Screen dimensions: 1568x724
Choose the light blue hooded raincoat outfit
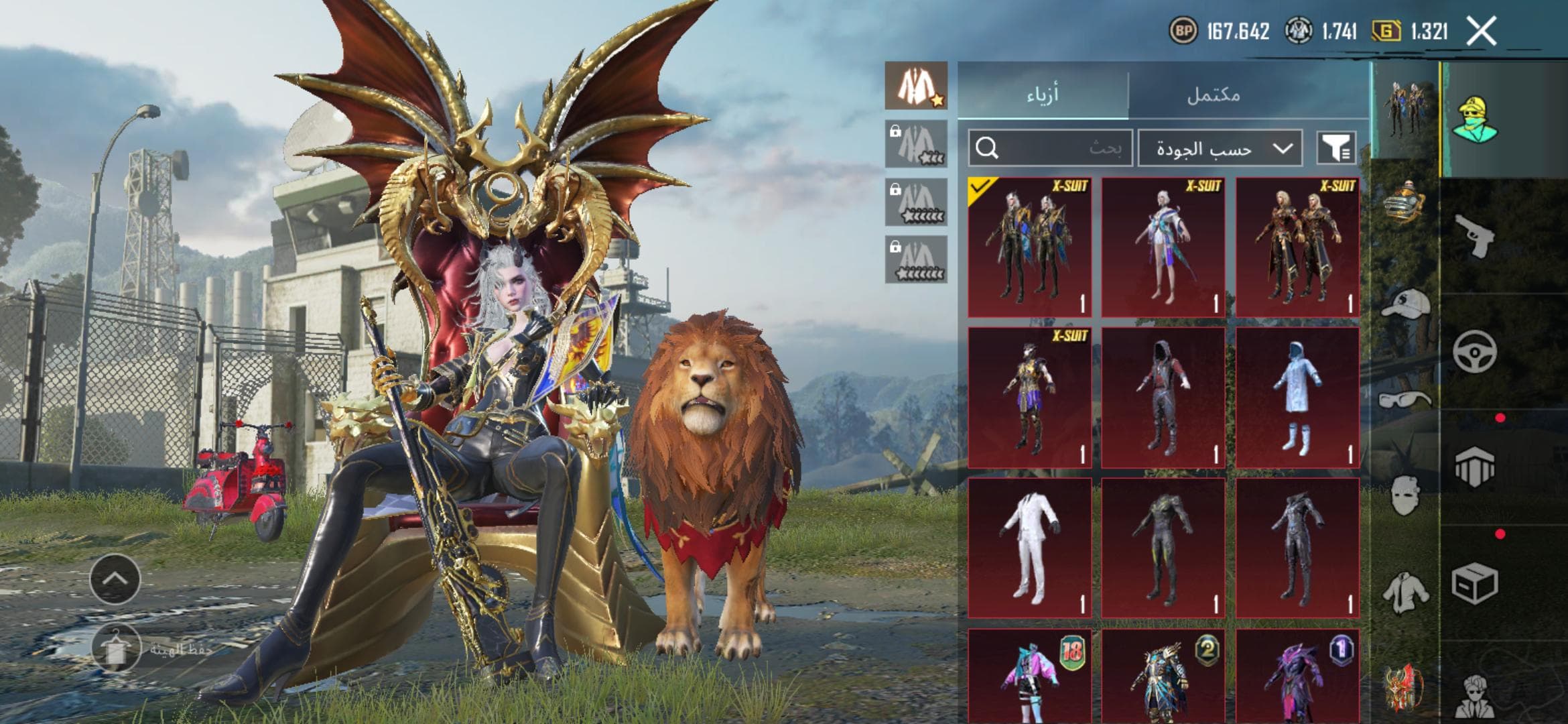pos(1297,398)
